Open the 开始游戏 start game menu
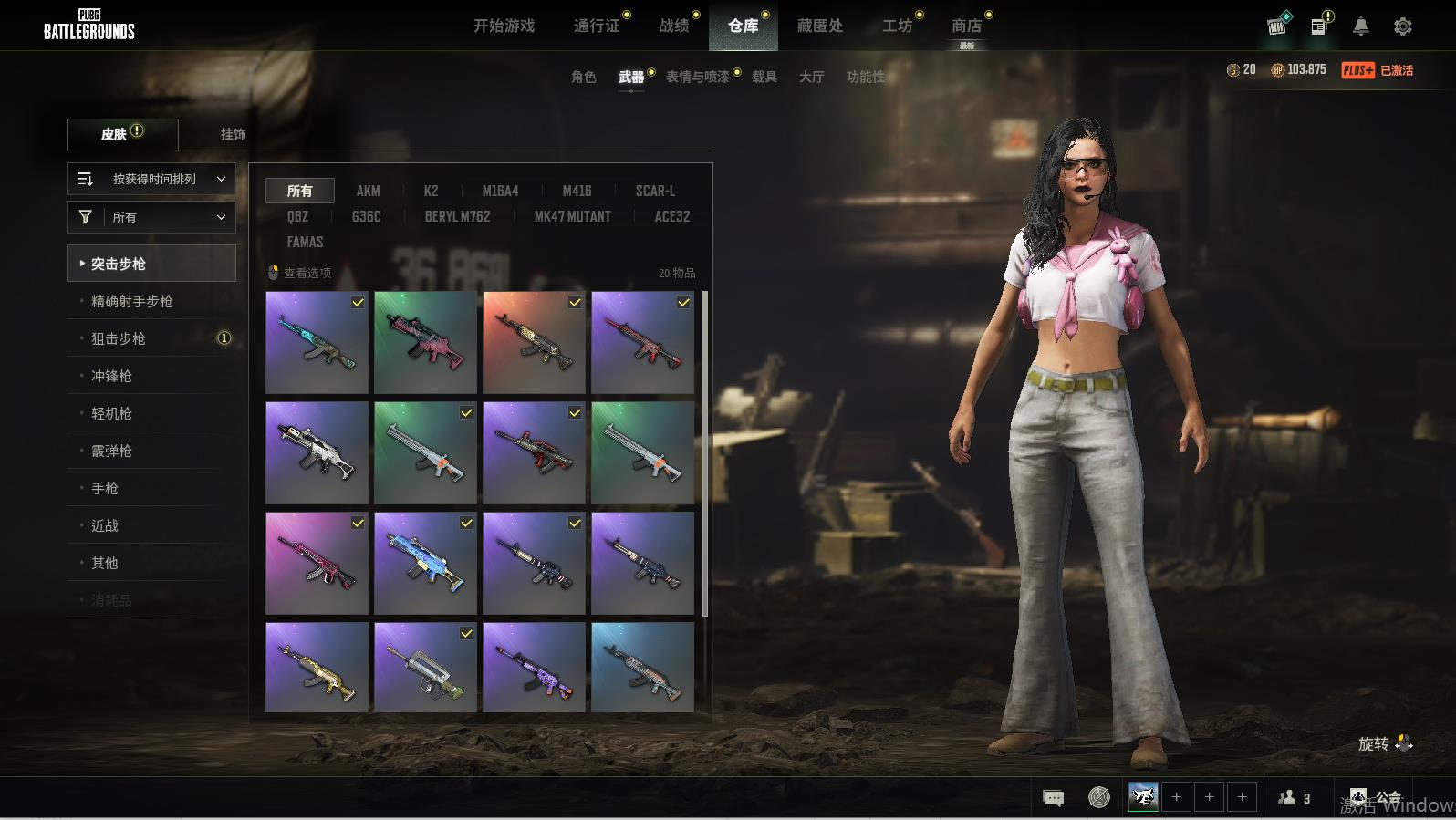 pyautogui.click(x=504, y=26)
